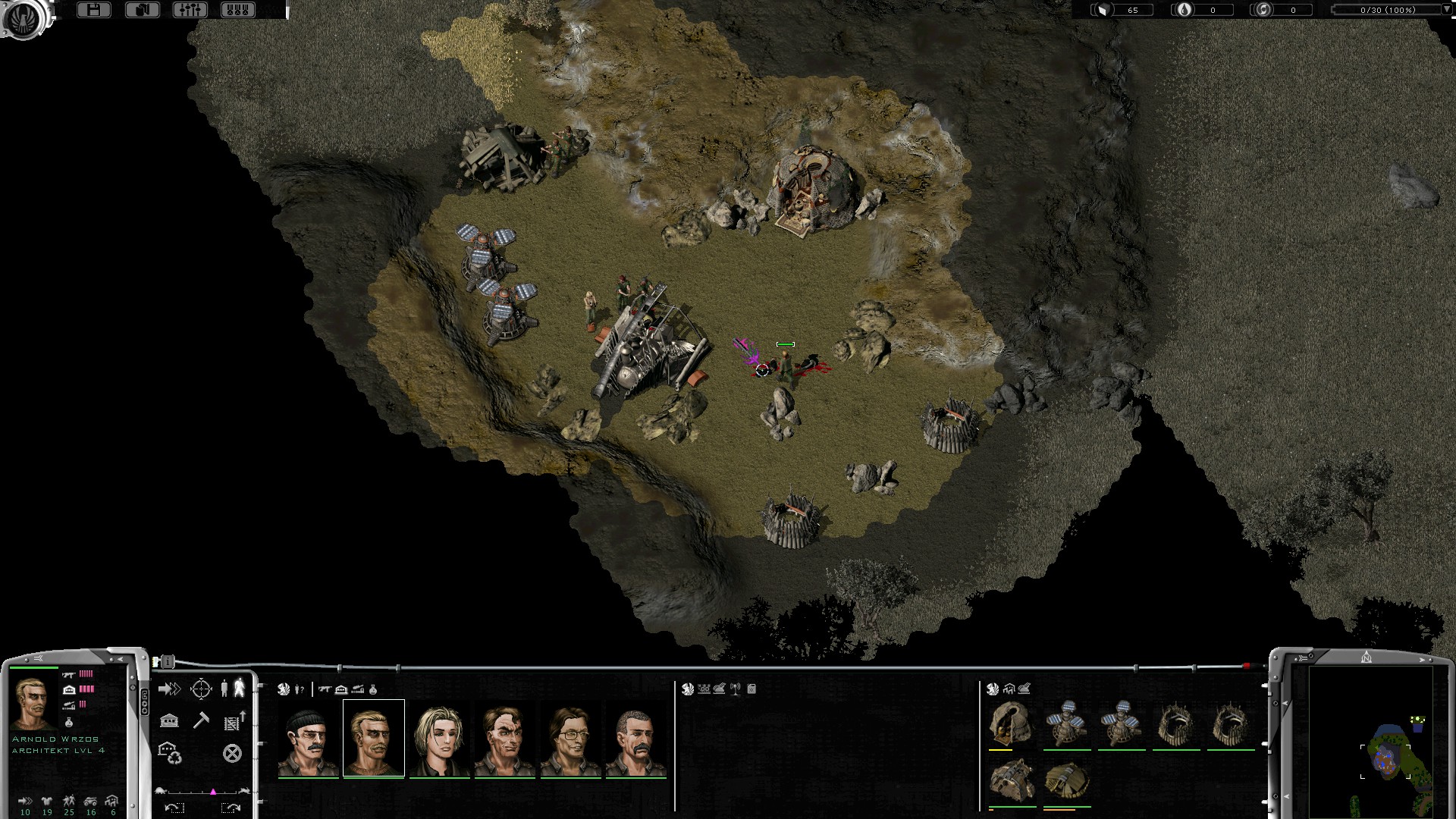
Task: Select the domed depot building thumbnail
Action: [x=1011, y=723]
